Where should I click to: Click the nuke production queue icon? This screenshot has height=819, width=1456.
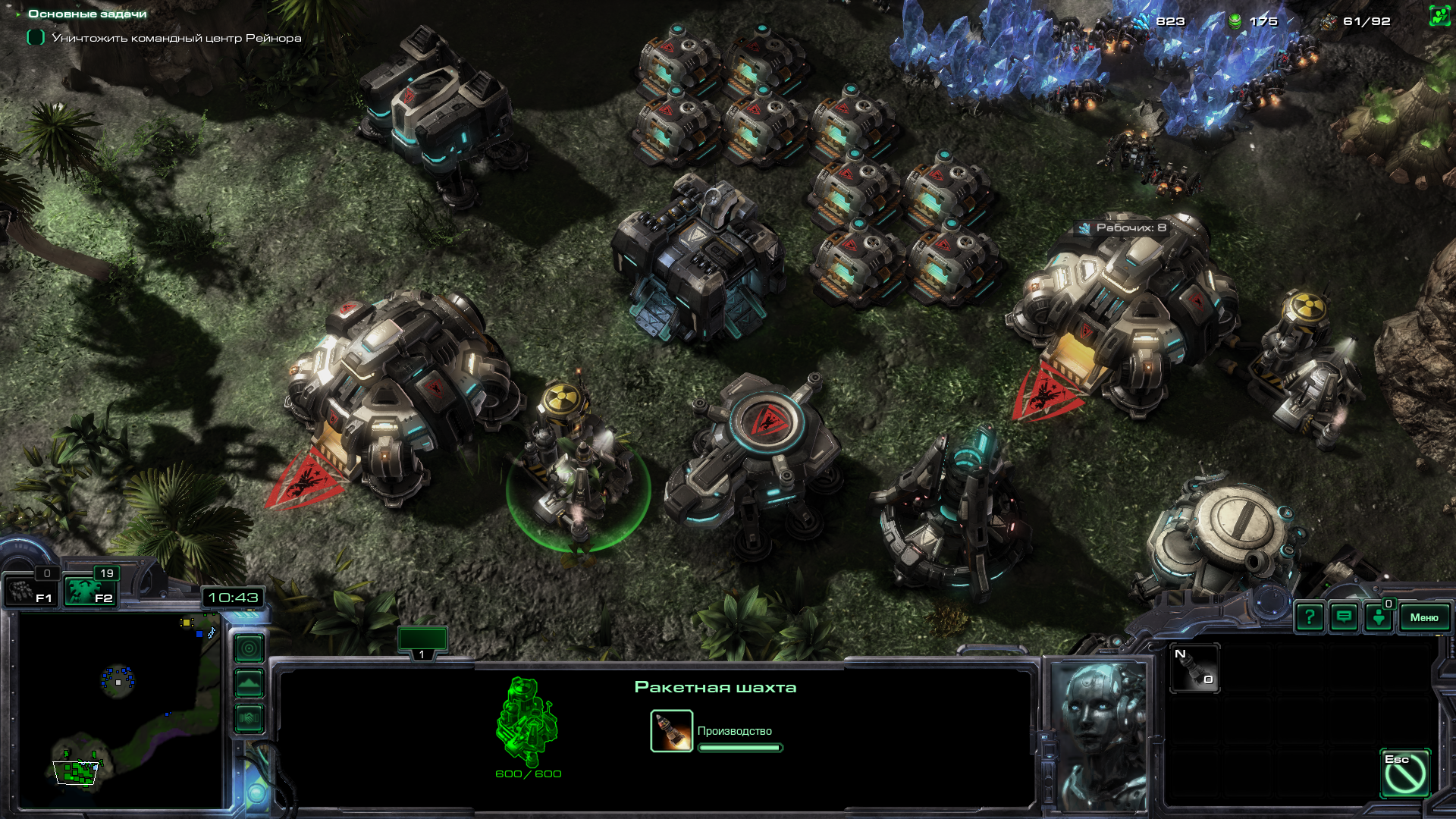click(x=671, y=731)
